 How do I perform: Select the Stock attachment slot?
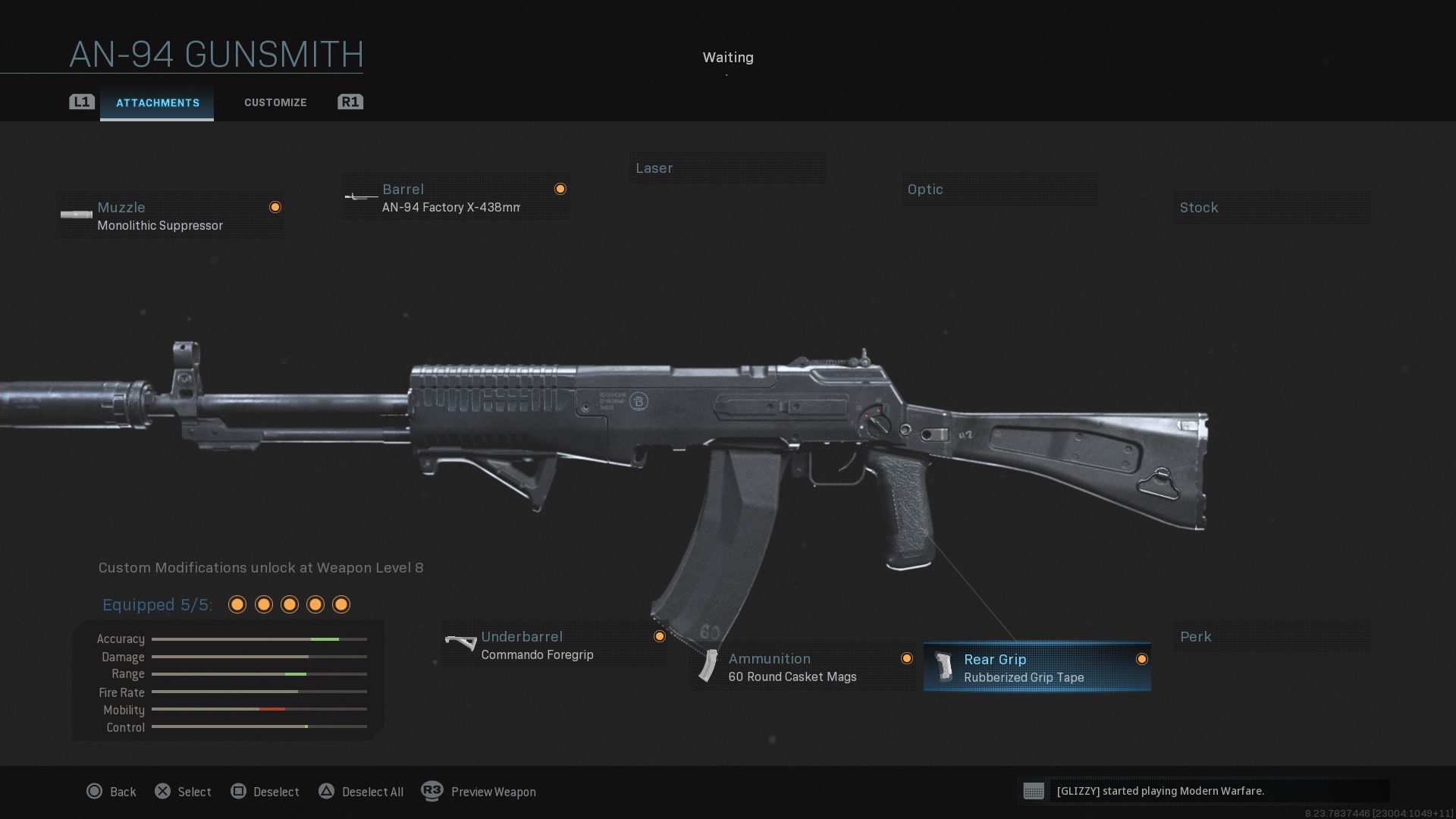point(1272,207)
